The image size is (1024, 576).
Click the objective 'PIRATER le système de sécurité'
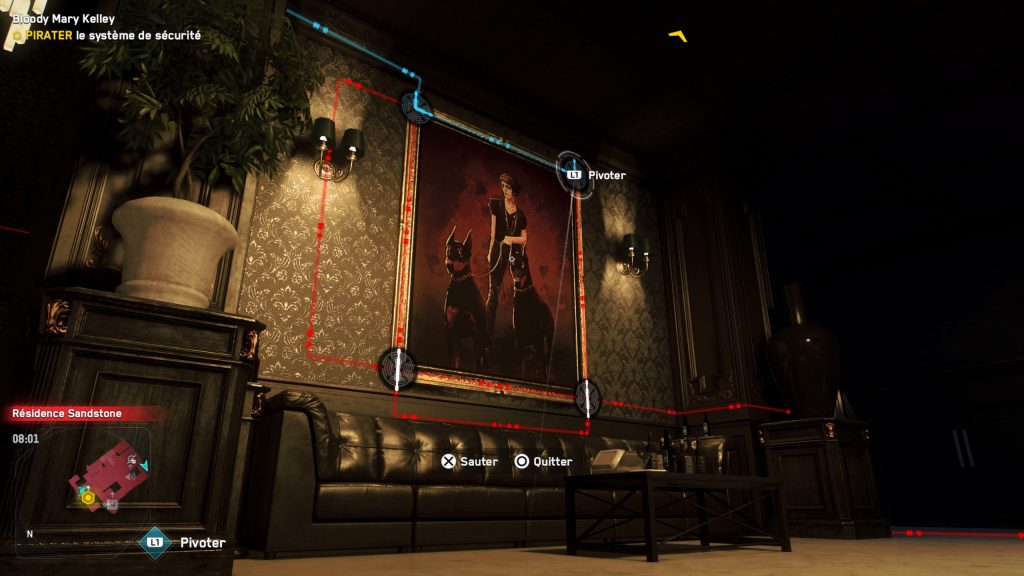click(108, 35)
